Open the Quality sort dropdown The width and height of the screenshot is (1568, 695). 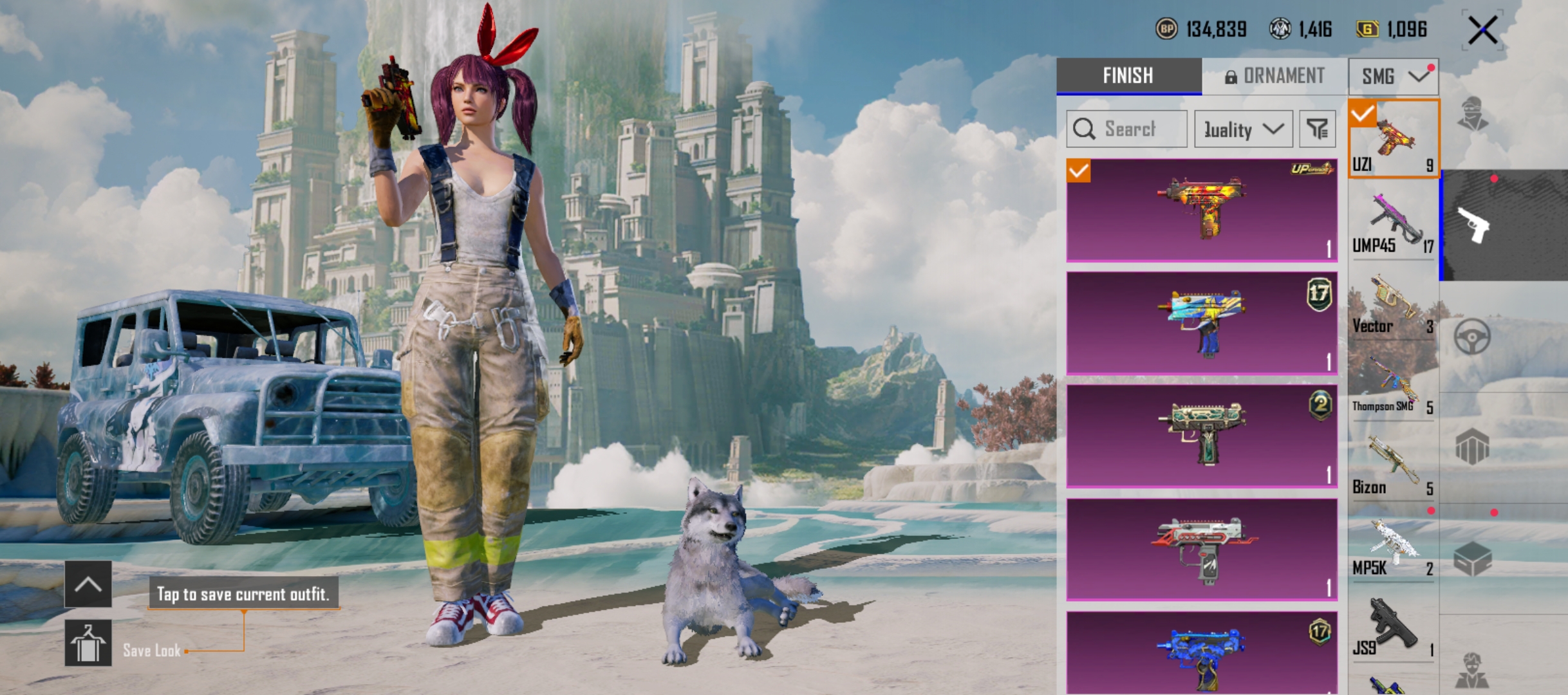(x=1243, y=129)
